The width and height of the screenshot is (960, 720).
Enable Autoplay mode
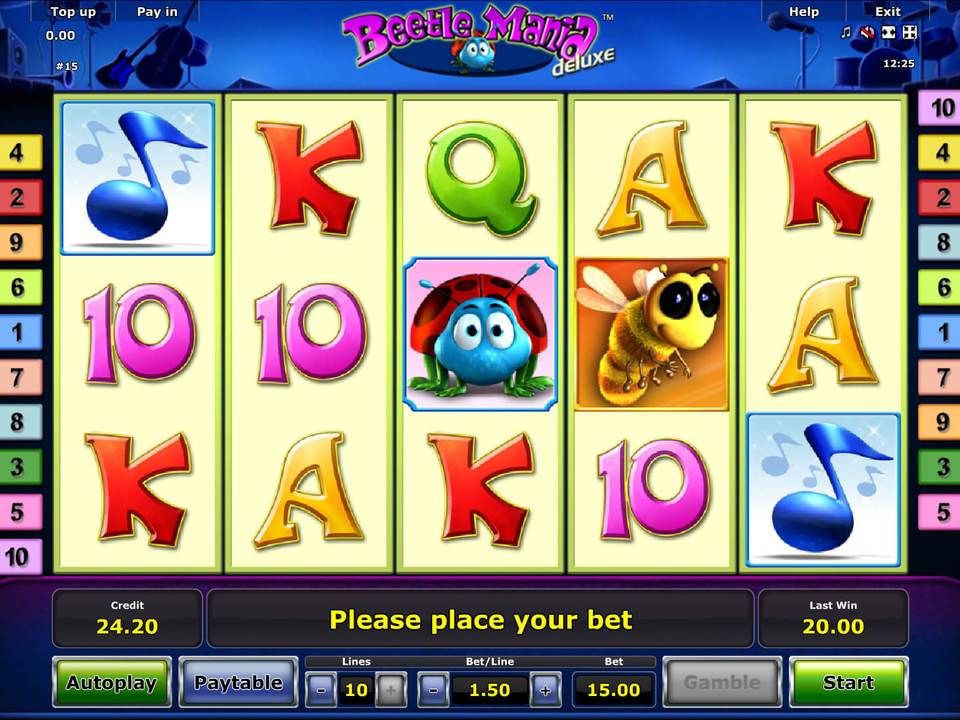111,683
